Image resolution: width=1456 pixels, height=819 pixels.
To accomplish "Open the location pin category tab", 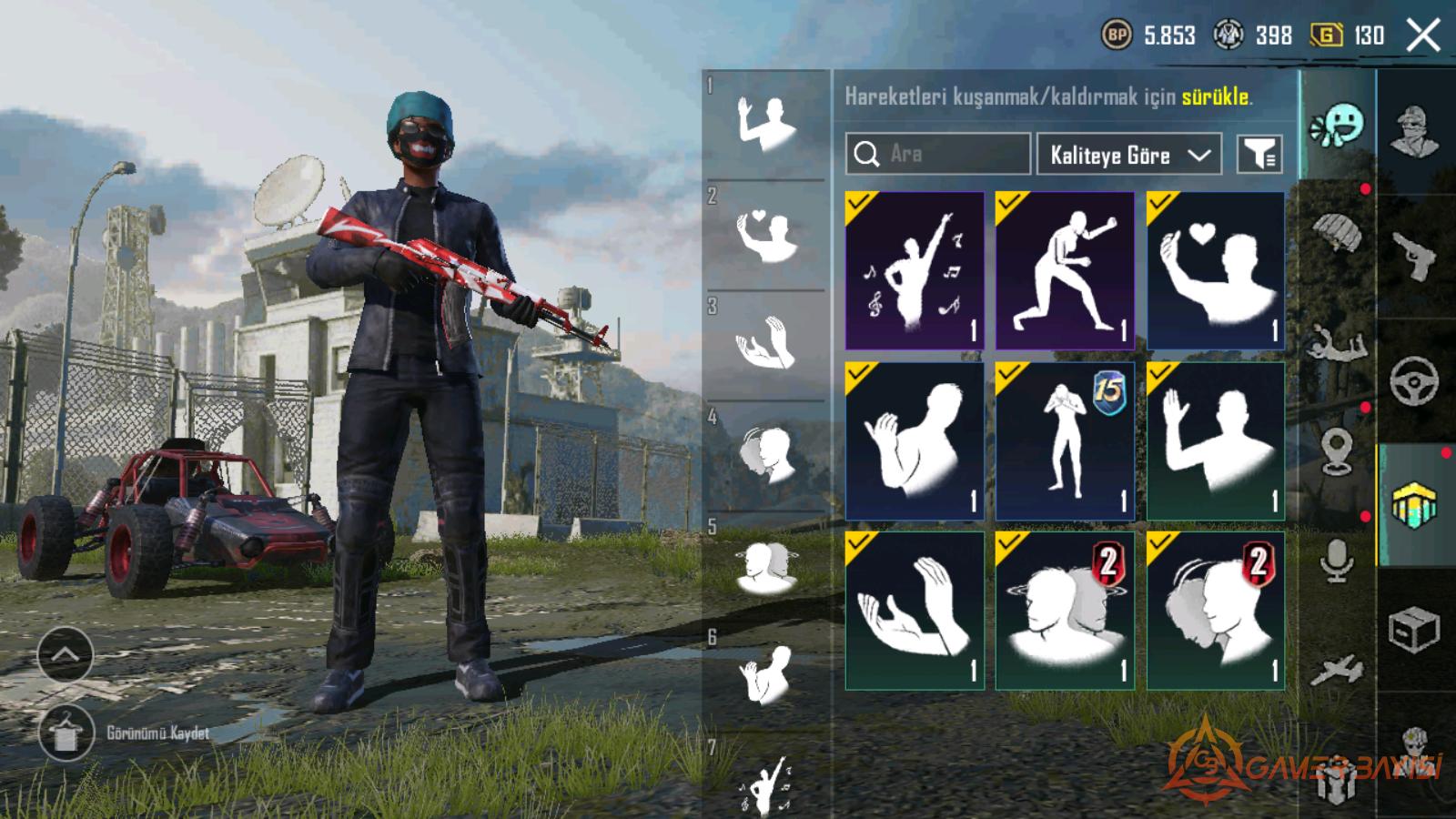I will click(x=1336, y=452).
